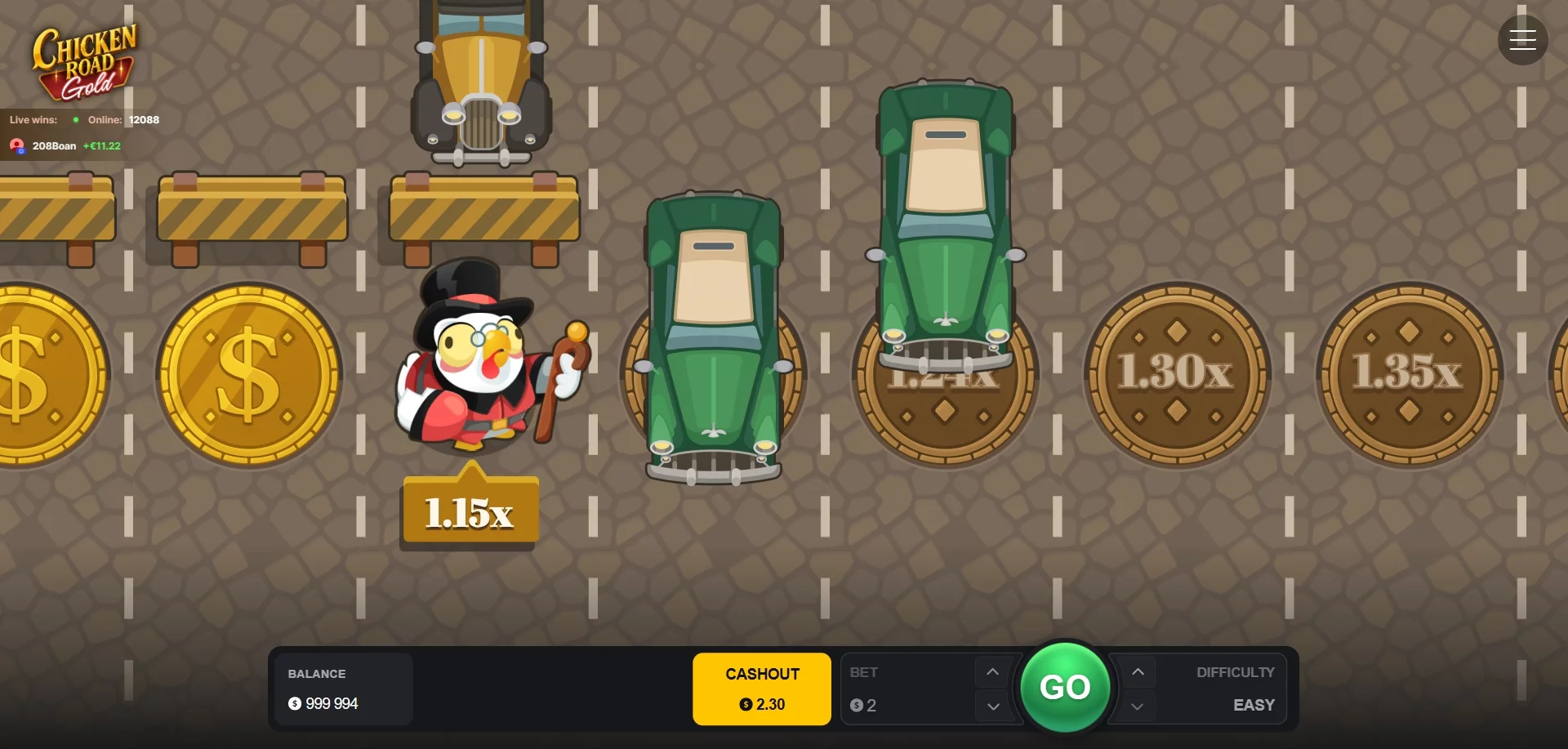Decrease the bet amount with down arrow
The height and width of the screenshot is (749, 1568).
point(992,707)
